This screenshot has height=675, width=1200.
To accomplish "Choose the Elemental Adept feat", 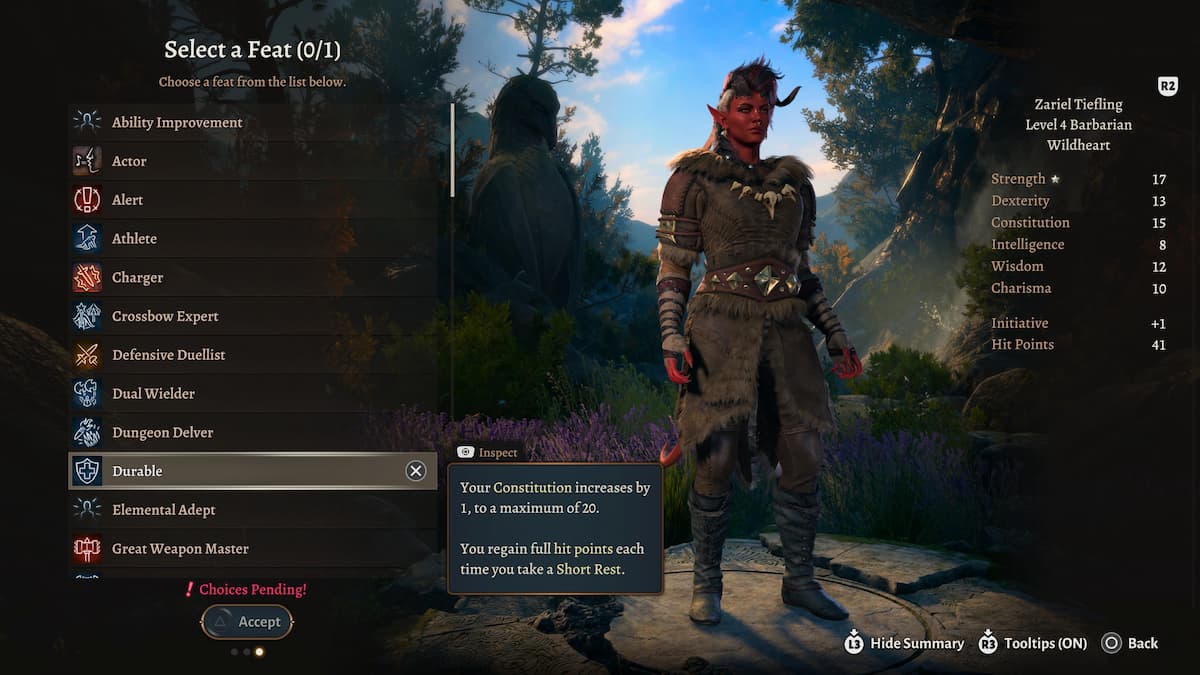I will pos(163,510).
